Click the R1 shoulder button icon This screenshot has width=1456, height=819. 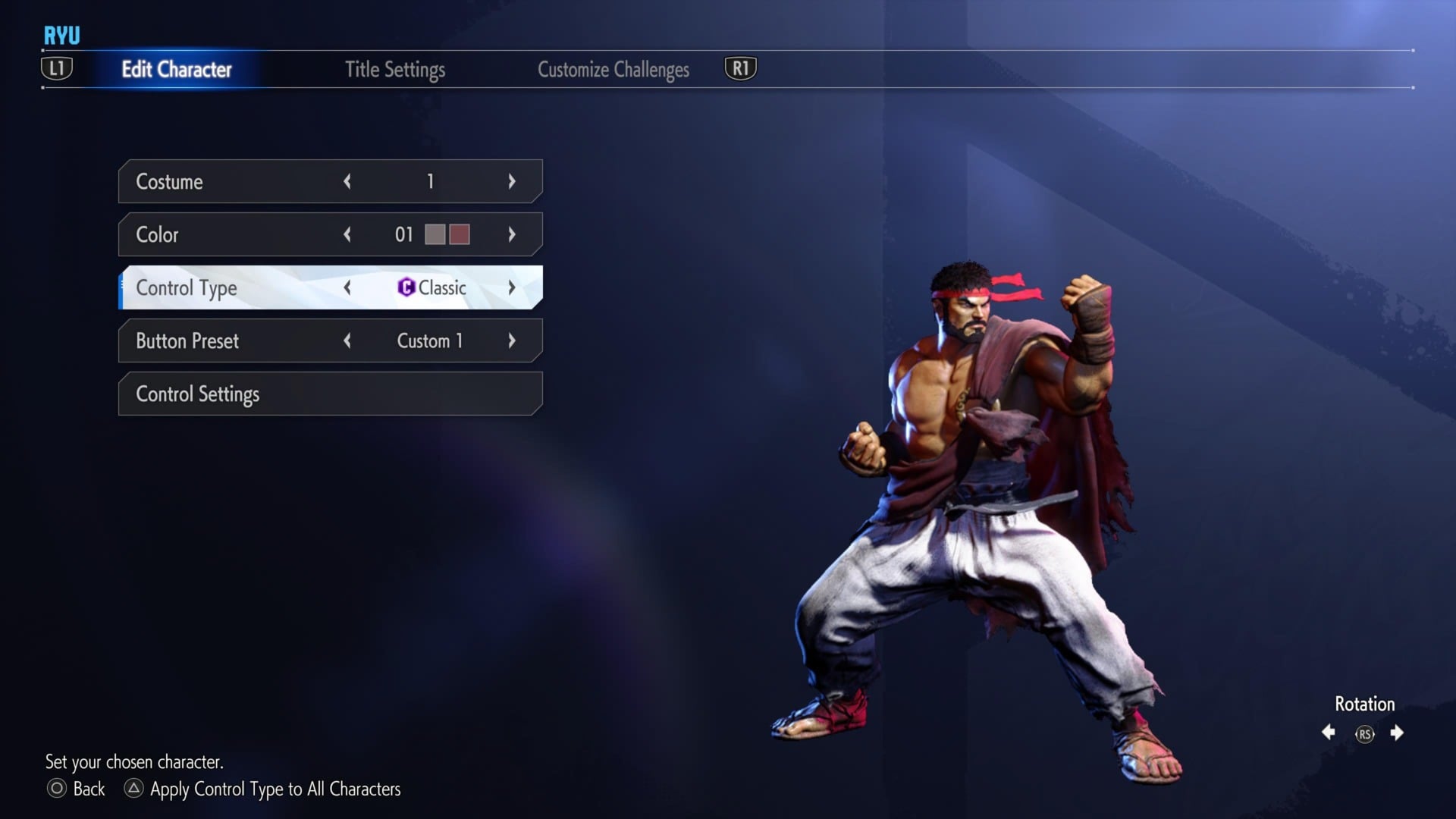pyautogui.click(x=739, y=67)
